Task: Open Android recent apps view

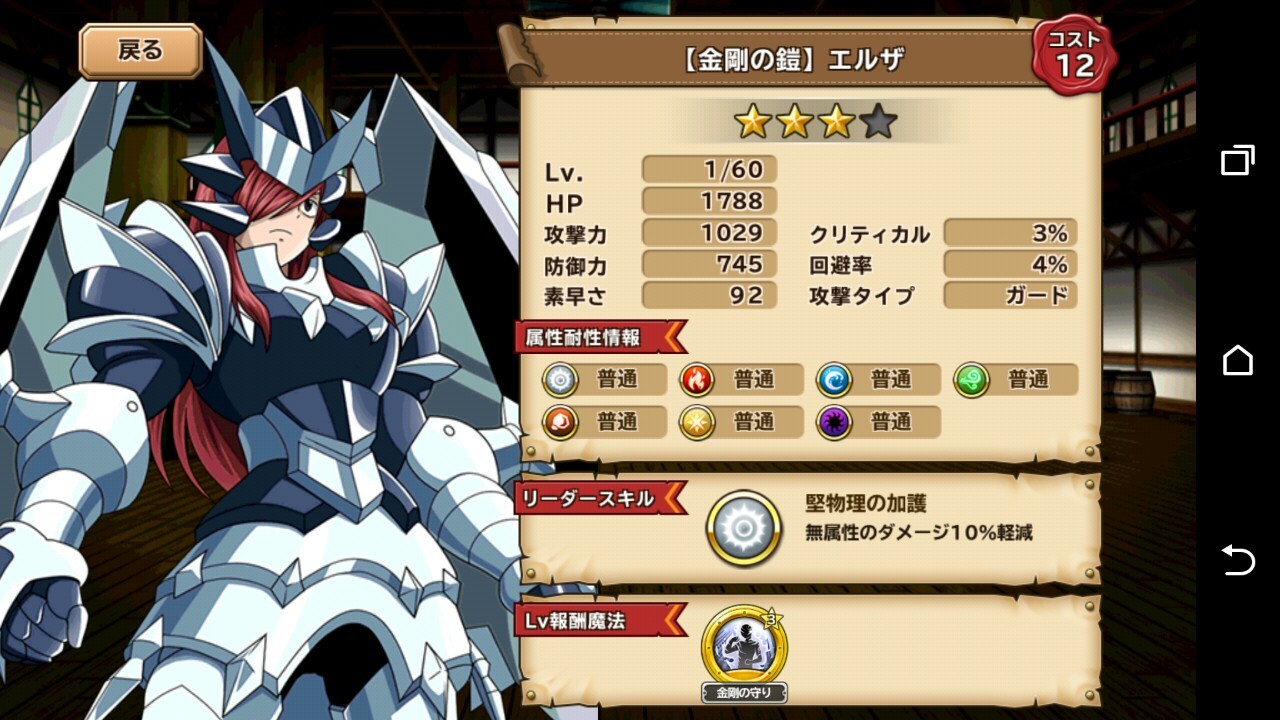Action: click(x=1237, y=160)
